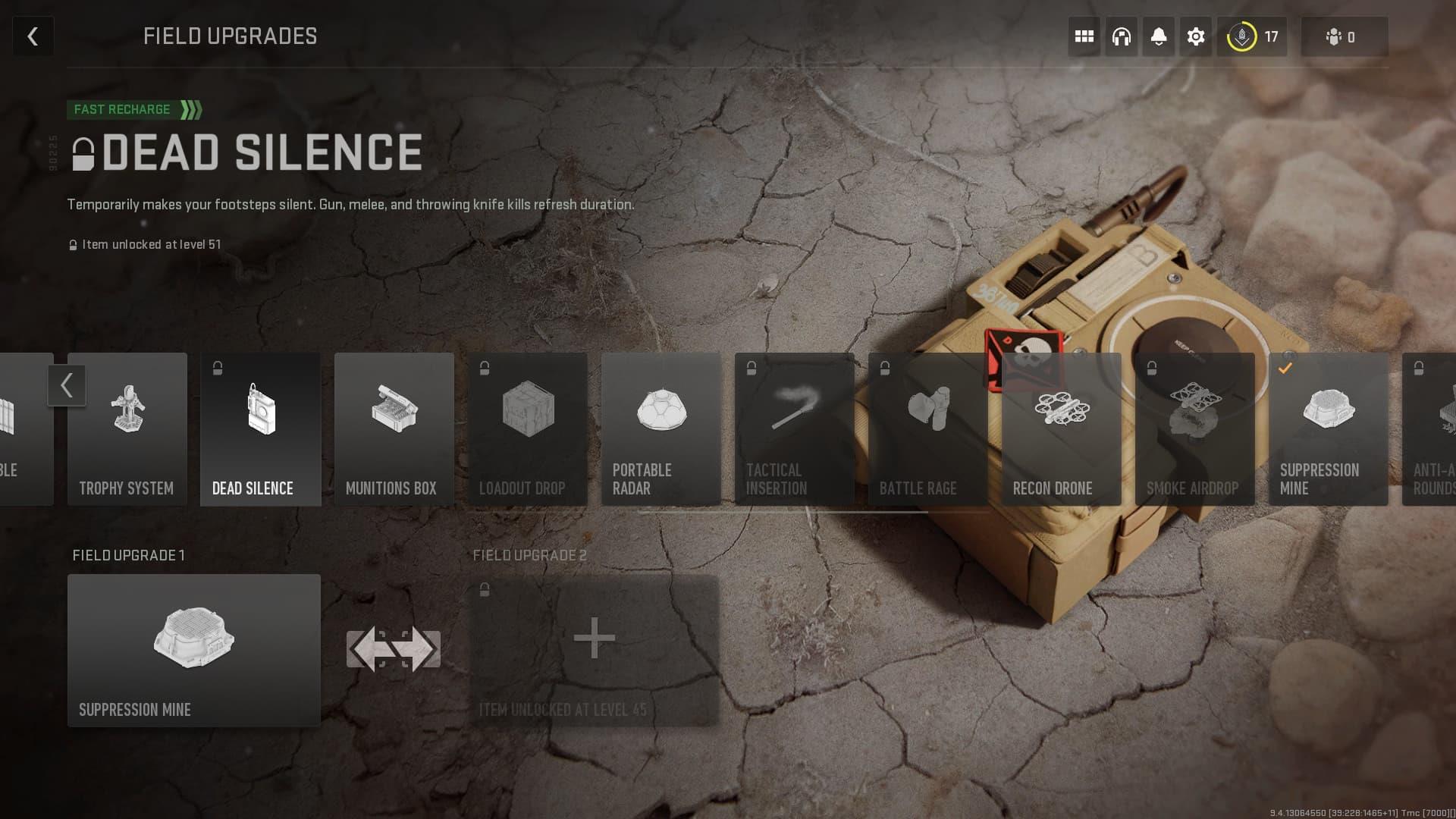Open Field Upgrade 1 Suppression Mine slot
This screenshot has height=819, width=1456.
pyautogui.click(x=194, y=651)
